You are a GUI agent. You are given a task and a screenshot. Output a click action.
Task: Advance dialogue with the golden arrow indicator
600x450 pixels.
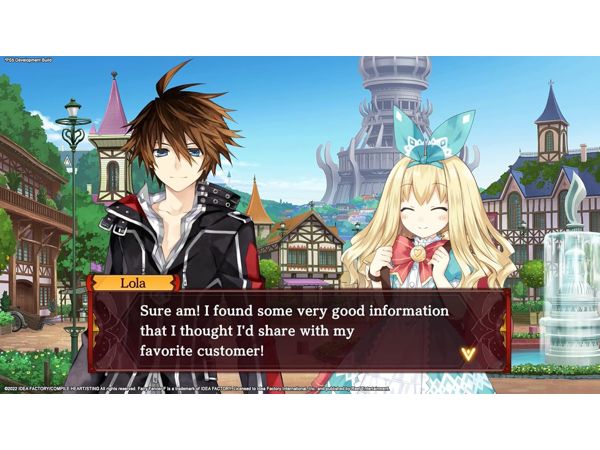click(467, 353)
